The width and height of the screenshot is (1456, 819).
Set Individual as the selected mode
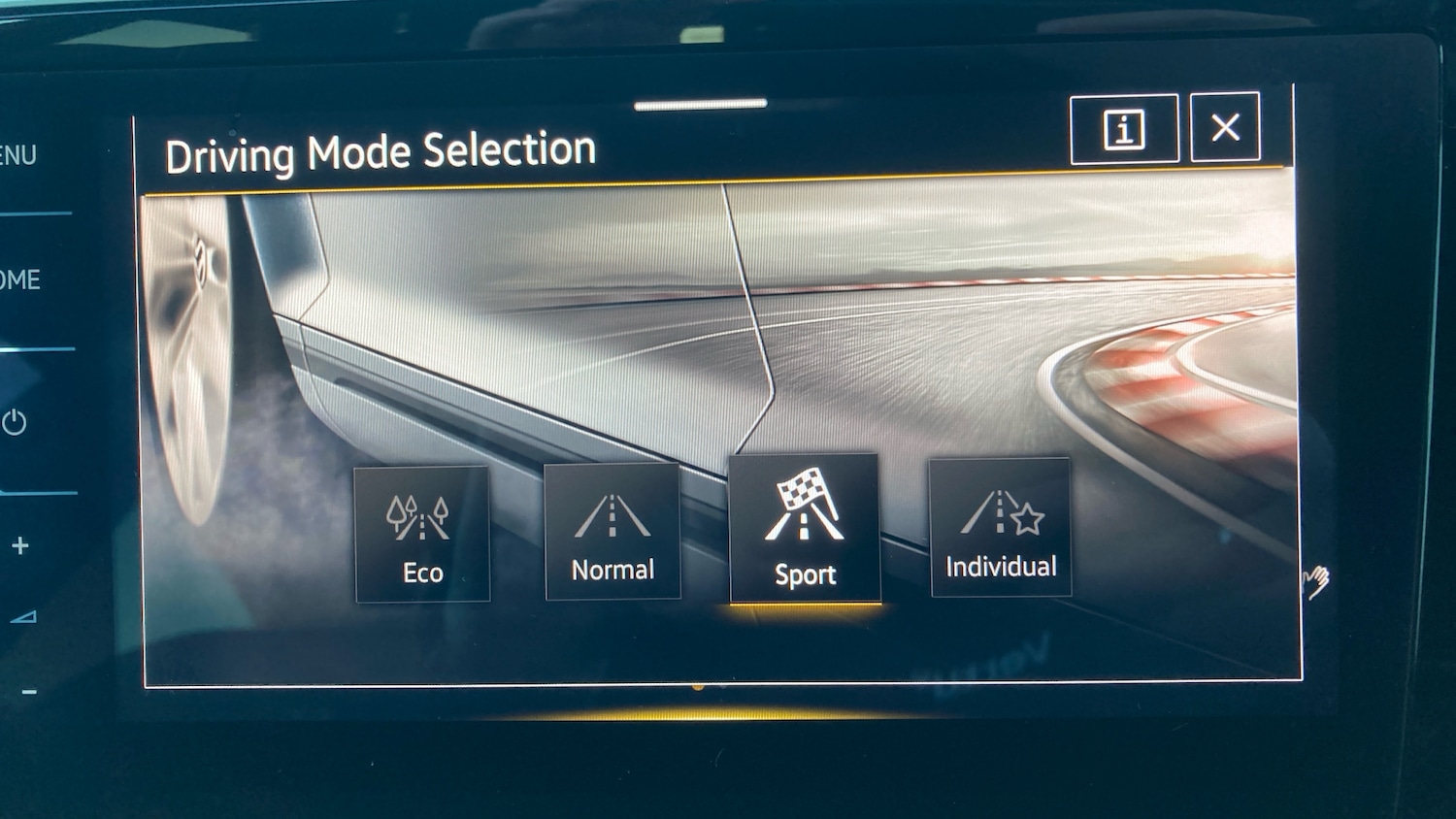coord(999,529)
